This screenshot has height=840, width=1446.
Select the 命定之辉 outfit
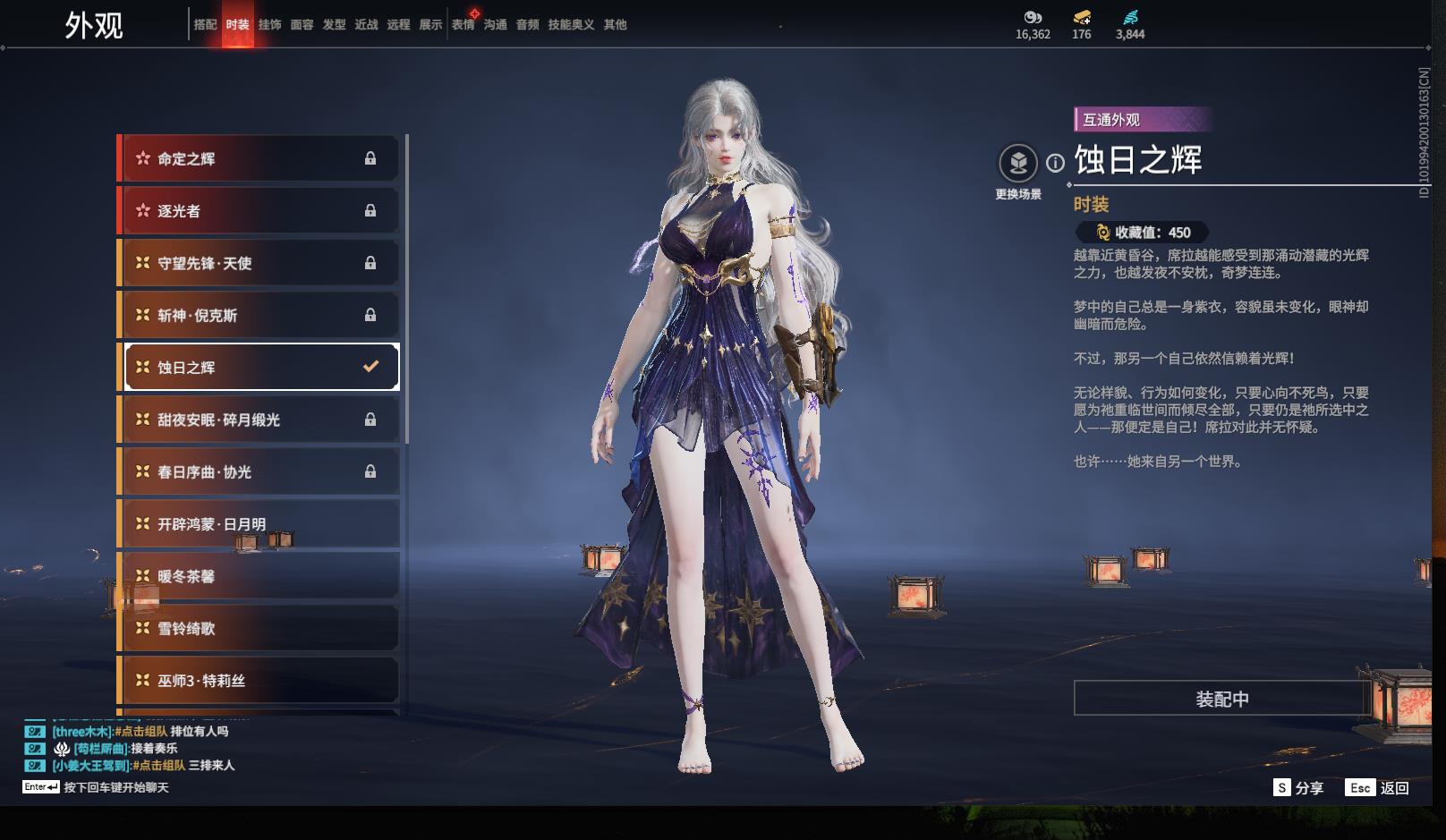tap(259, 158)
